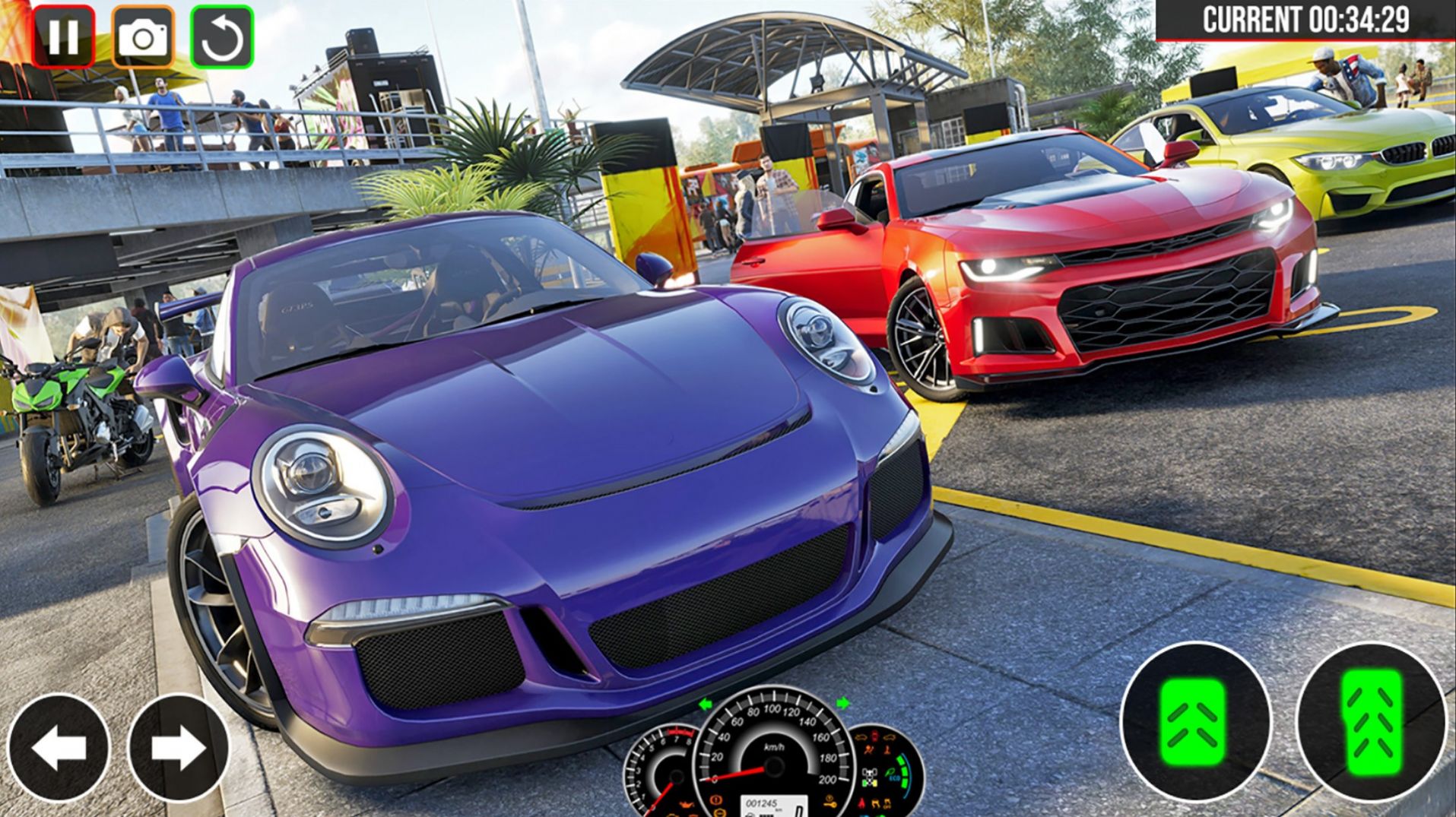Tap the accelerator pedal button
Viewport: 1456px width, 817px height.
[x=1371, y=722]
